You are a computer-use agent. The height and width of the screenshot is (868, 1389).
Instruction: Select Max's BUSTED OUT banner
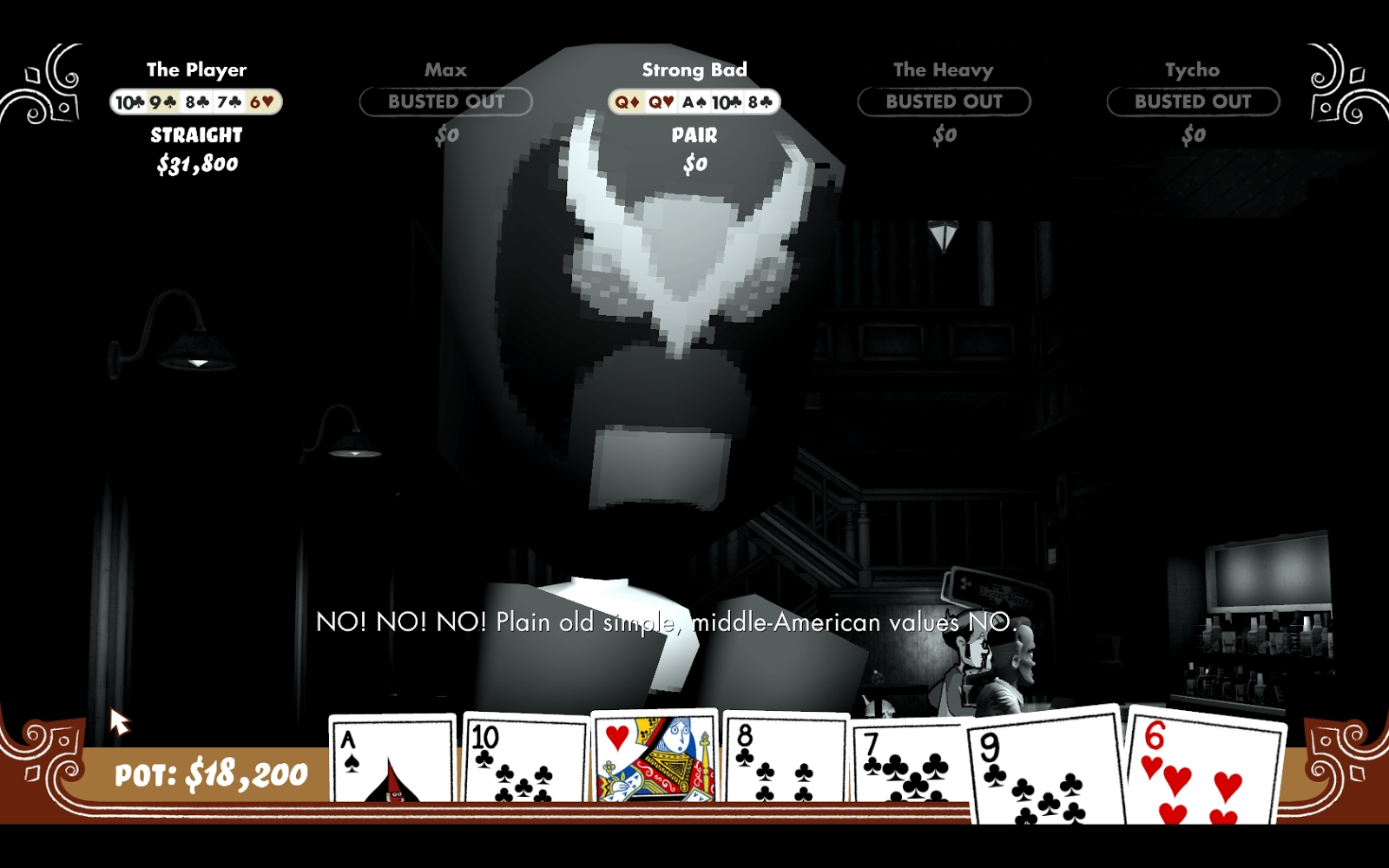coord(444,102)
